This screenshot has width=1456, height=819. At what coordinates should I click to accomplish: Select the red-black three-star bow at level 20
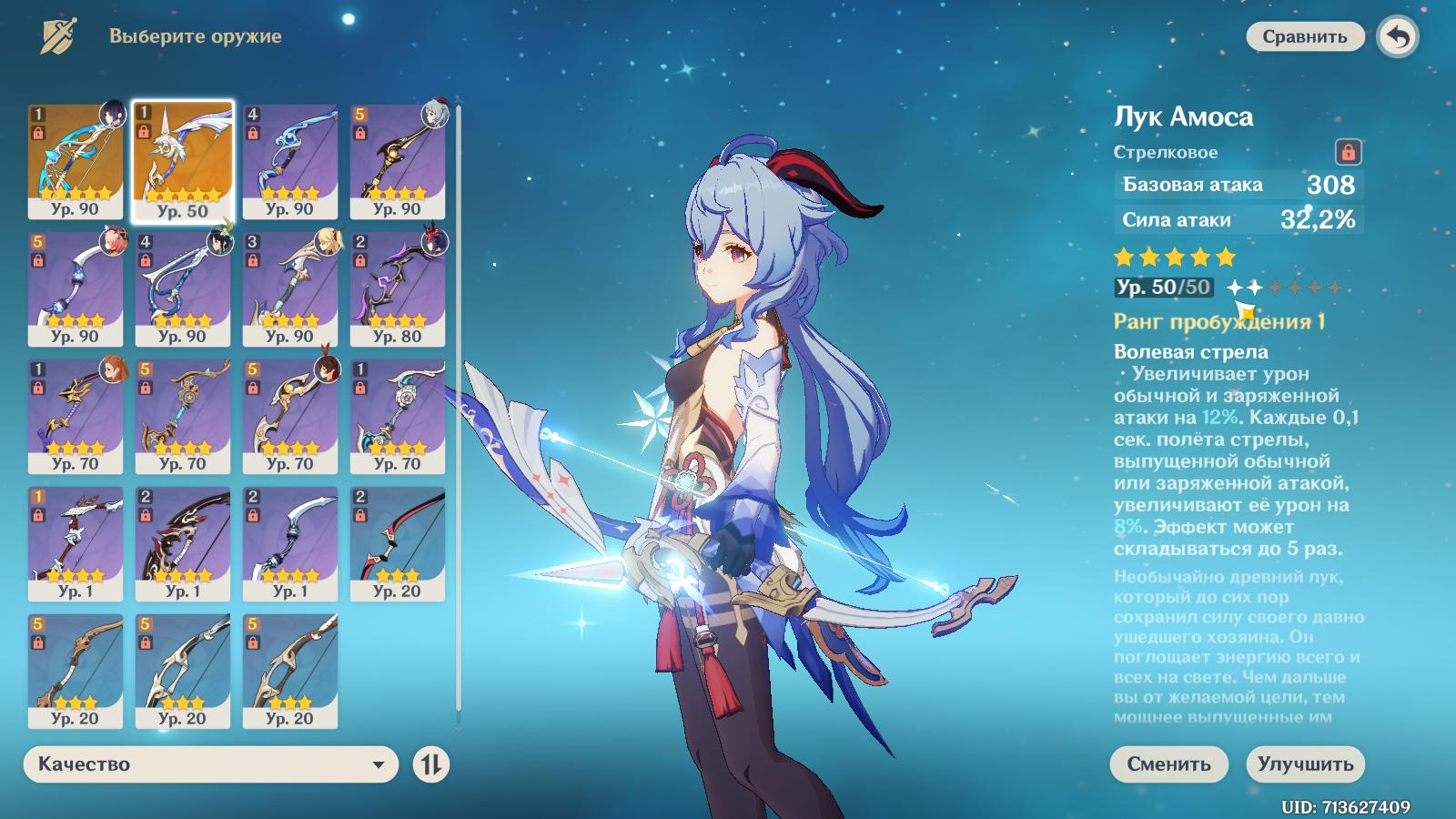pos(398,542)
